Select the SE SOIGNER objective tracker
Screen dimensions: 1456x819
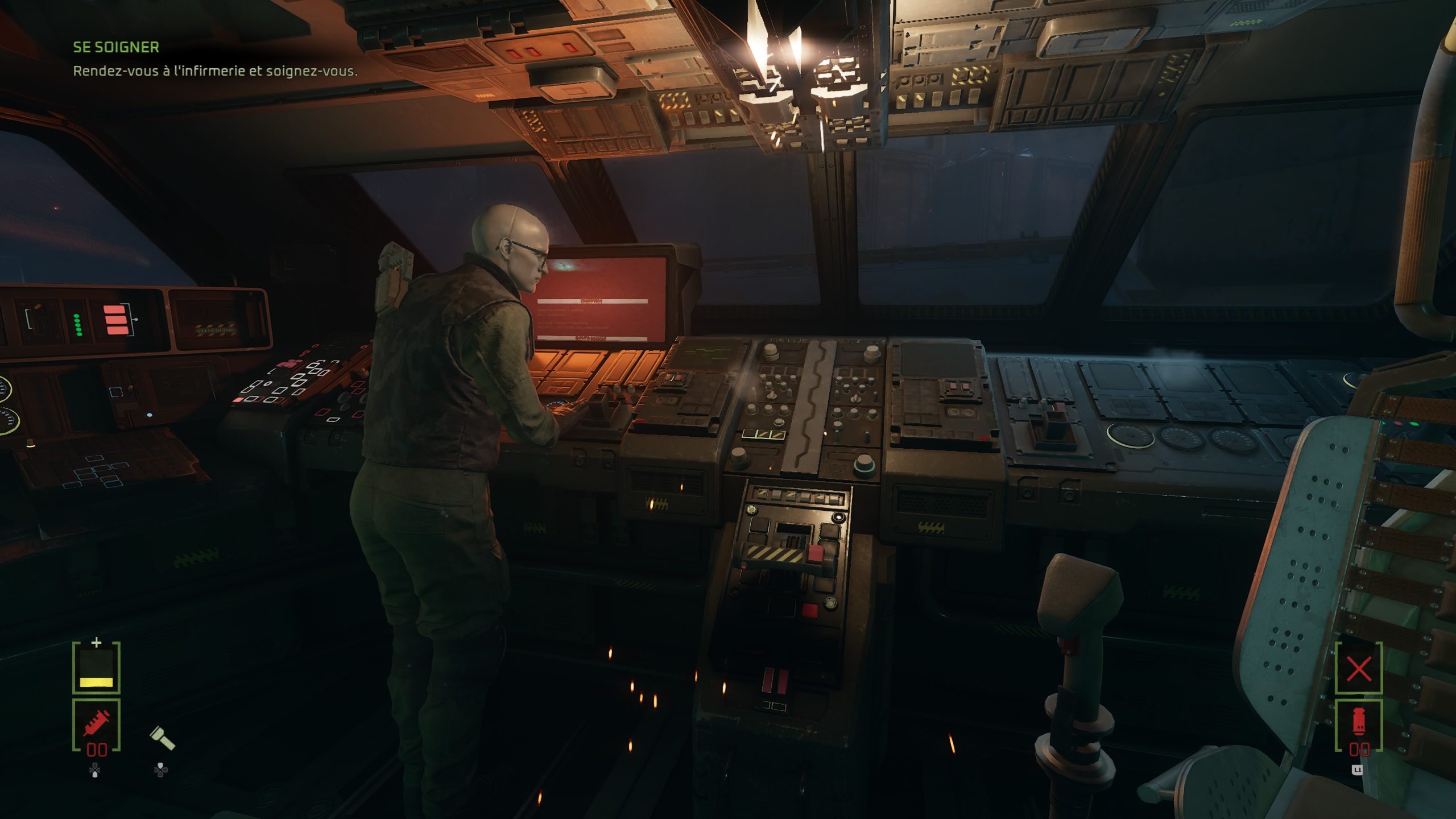pyautogui.click(x=116, y=47)
